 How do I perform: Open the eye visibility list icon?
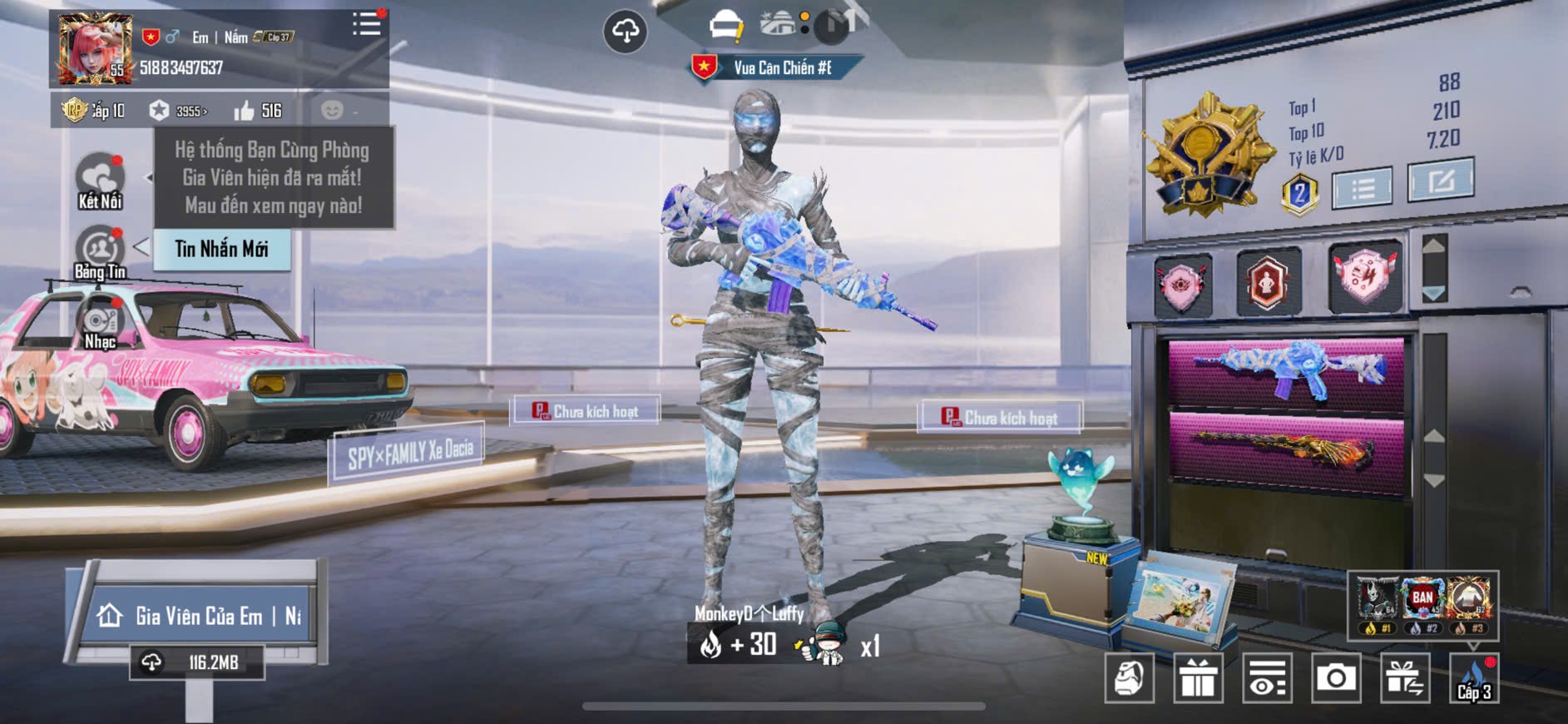1267,678
